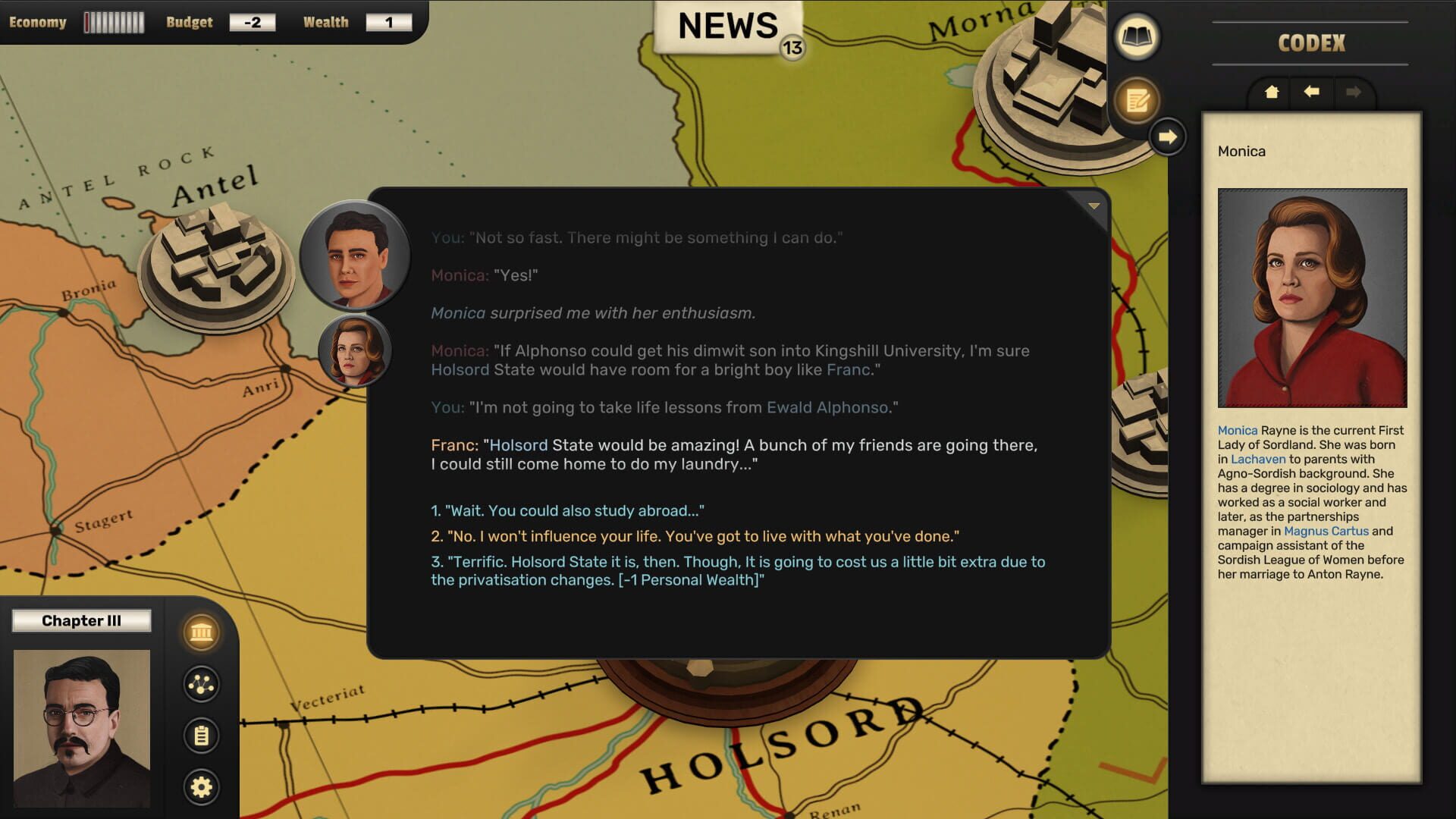Open the Magnus Cartus codex link
Screen dimensions: 1456x819
coord(1327,531)
